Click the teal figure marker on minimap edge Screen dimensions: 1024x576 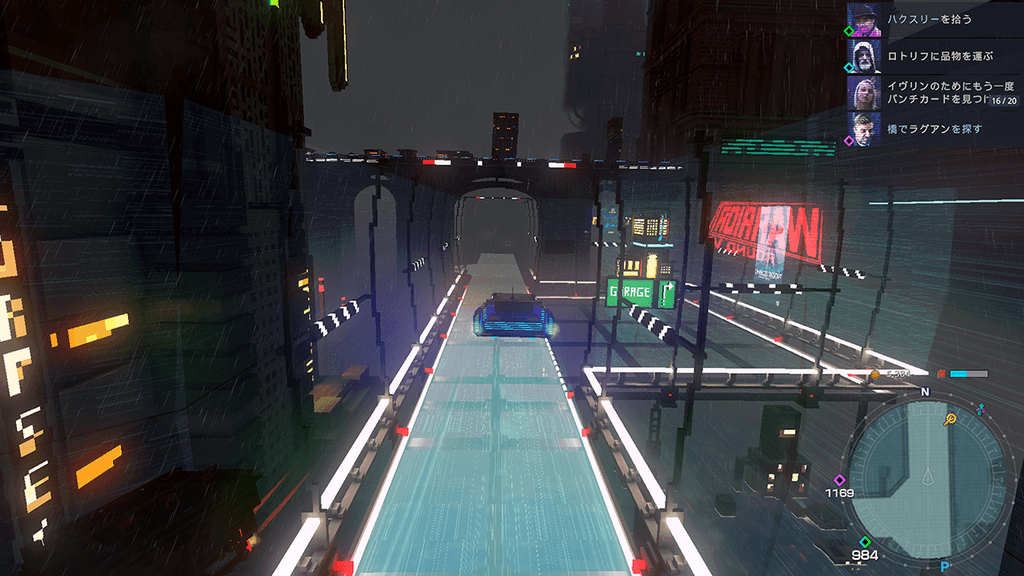[981, 410]
